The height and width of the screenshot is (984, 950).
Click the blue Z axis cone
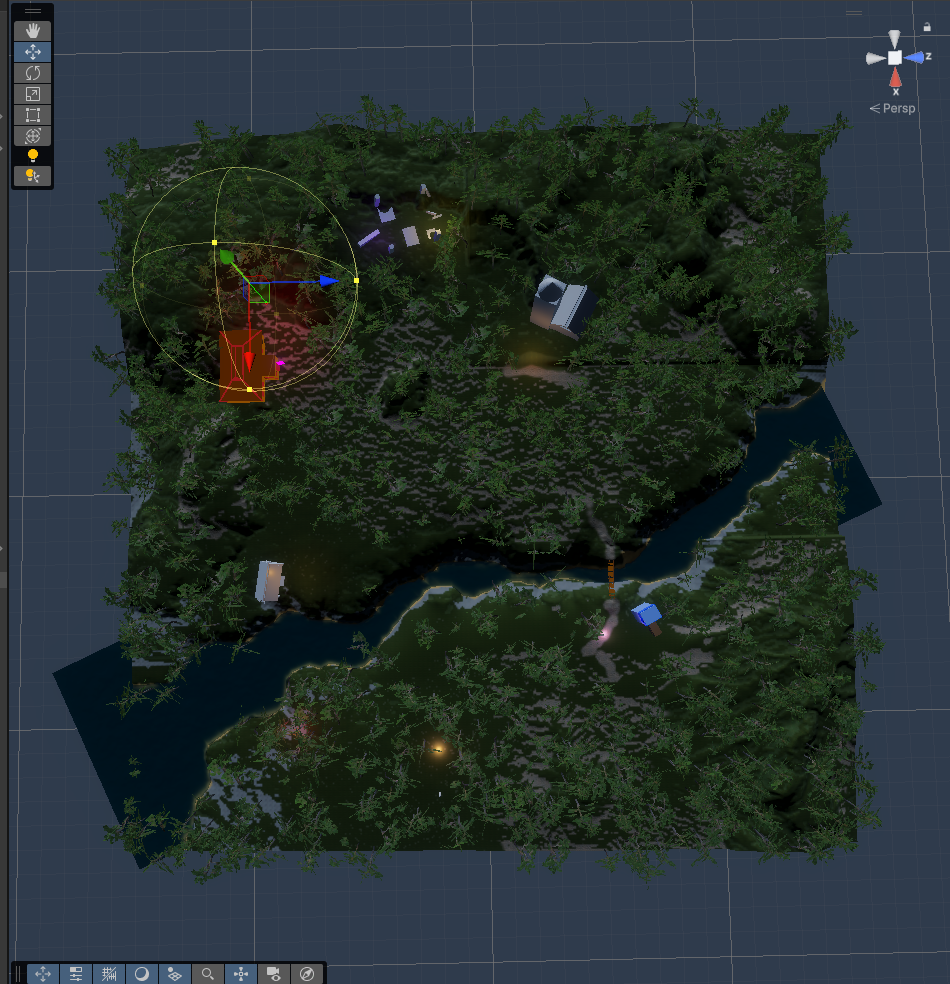pos(915,58)
